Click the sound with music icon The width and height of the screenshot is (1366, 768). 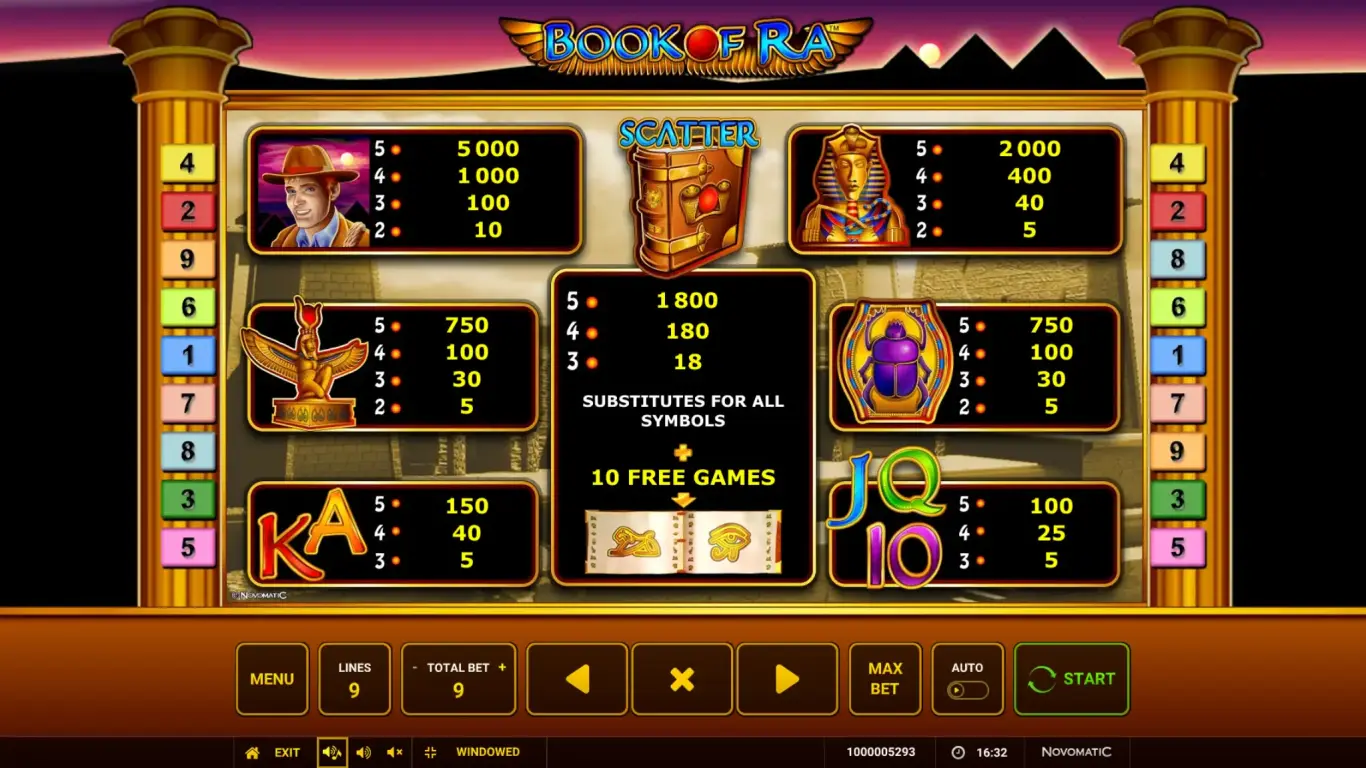click(x=331, y=752)
